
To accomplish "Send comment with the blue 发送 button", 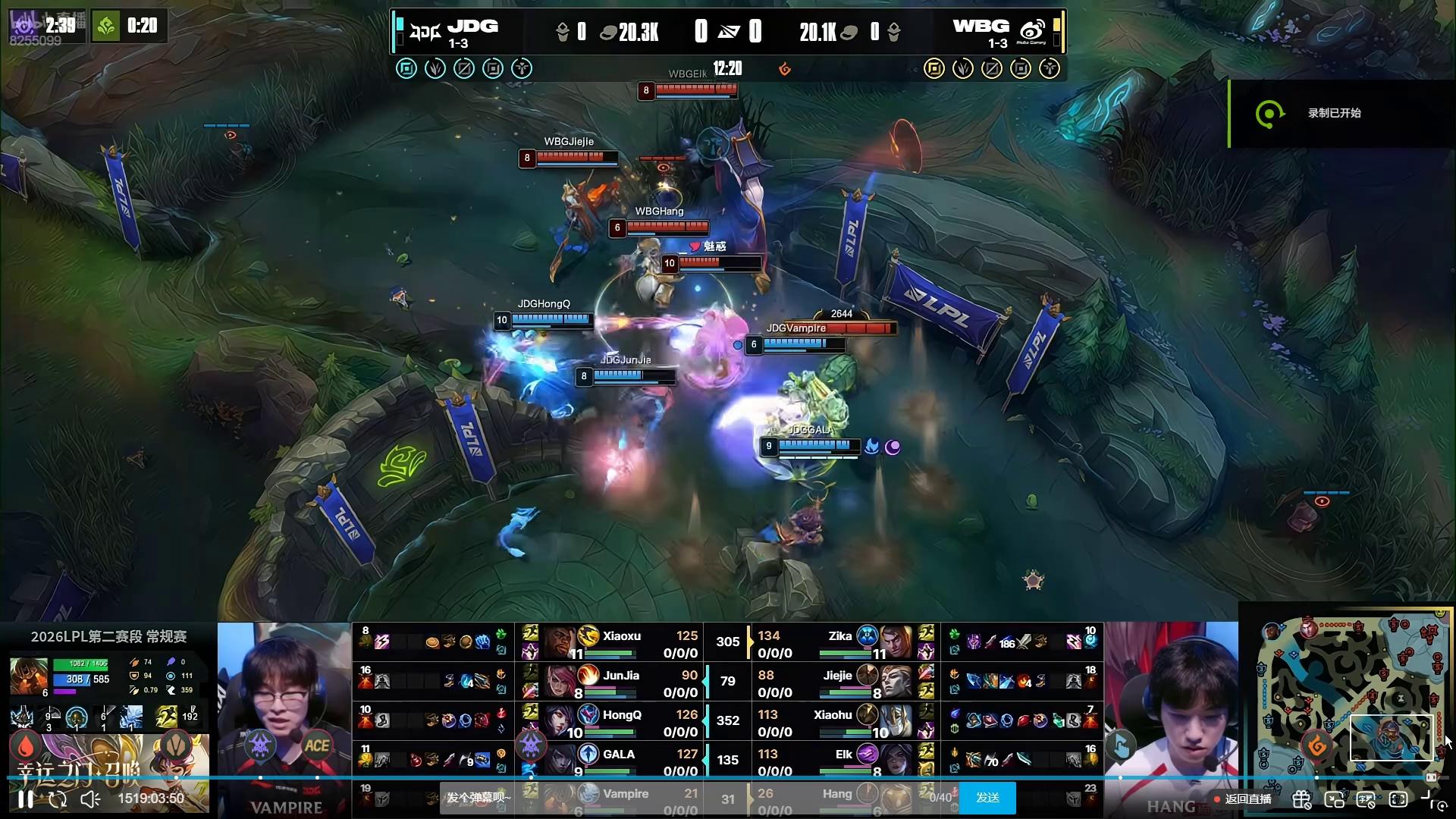I will pos(987,798).
